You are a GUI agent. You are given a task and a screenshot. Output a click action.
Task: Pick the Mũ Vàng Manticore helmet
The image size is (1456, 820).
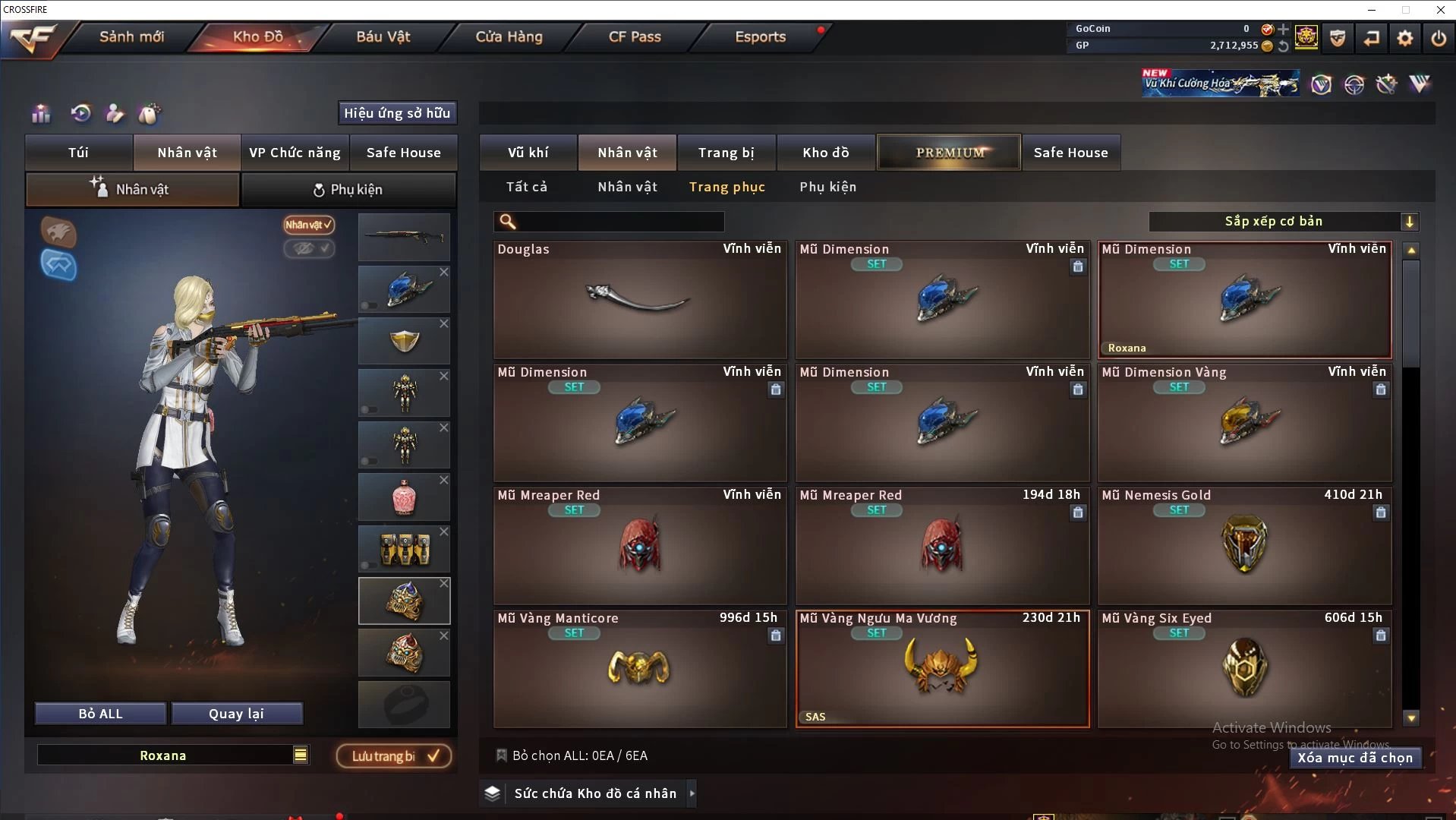(x=639, y=669)
